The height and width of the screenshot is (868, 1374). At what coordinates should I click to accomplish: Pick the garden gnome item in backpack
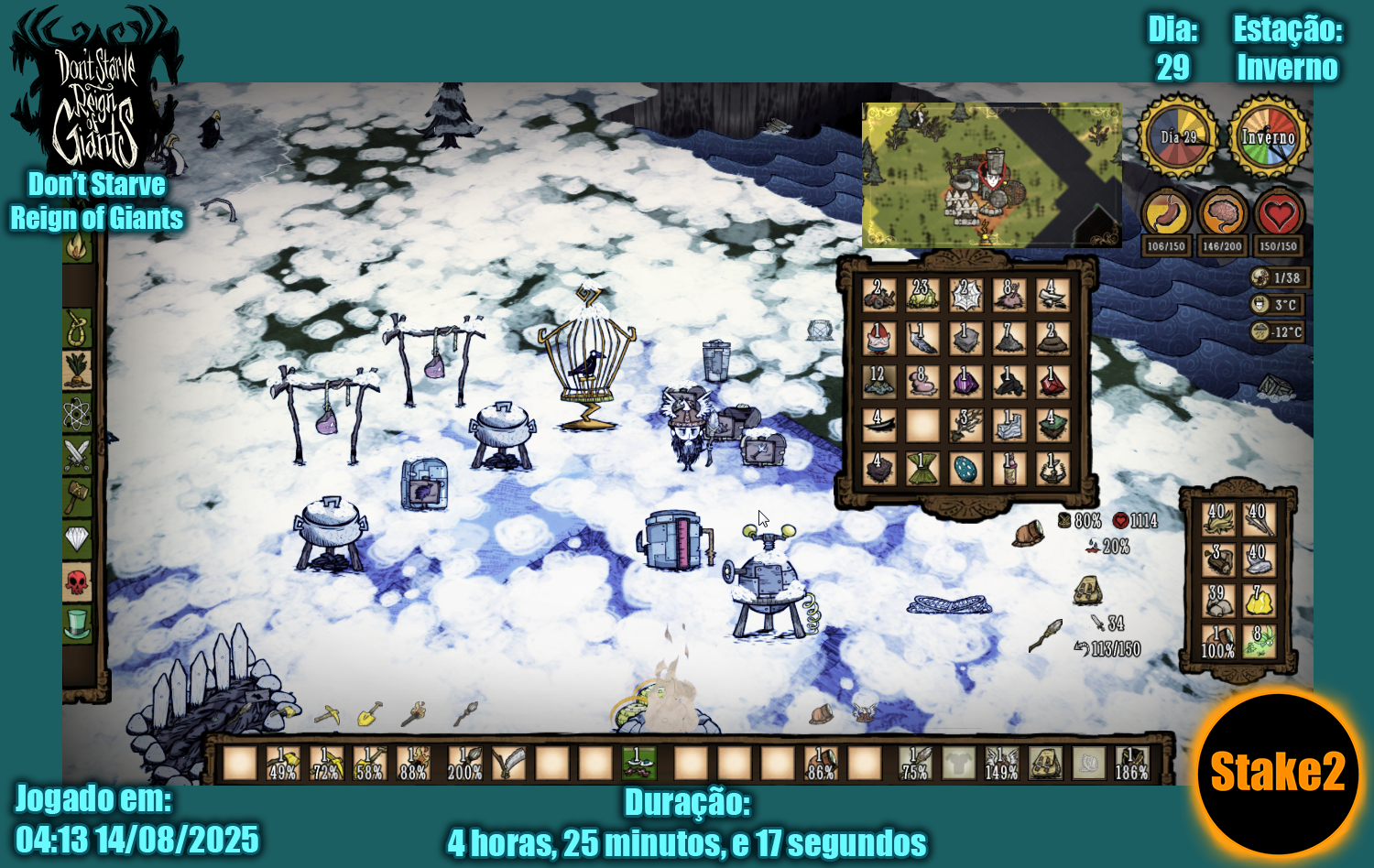tap(878, 339)
